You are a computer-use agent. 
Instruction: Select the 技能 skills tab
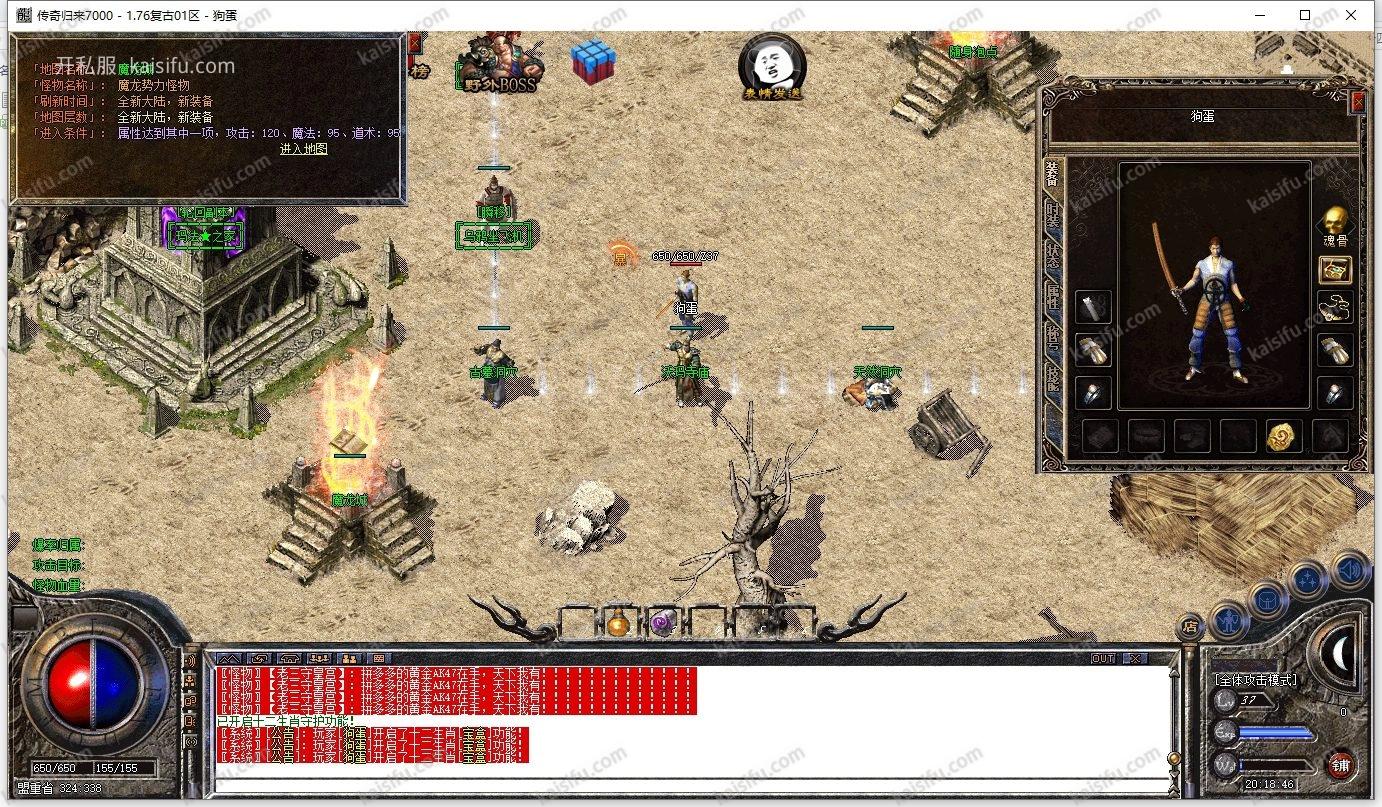pyautogui.click(x=1052, y=376)
